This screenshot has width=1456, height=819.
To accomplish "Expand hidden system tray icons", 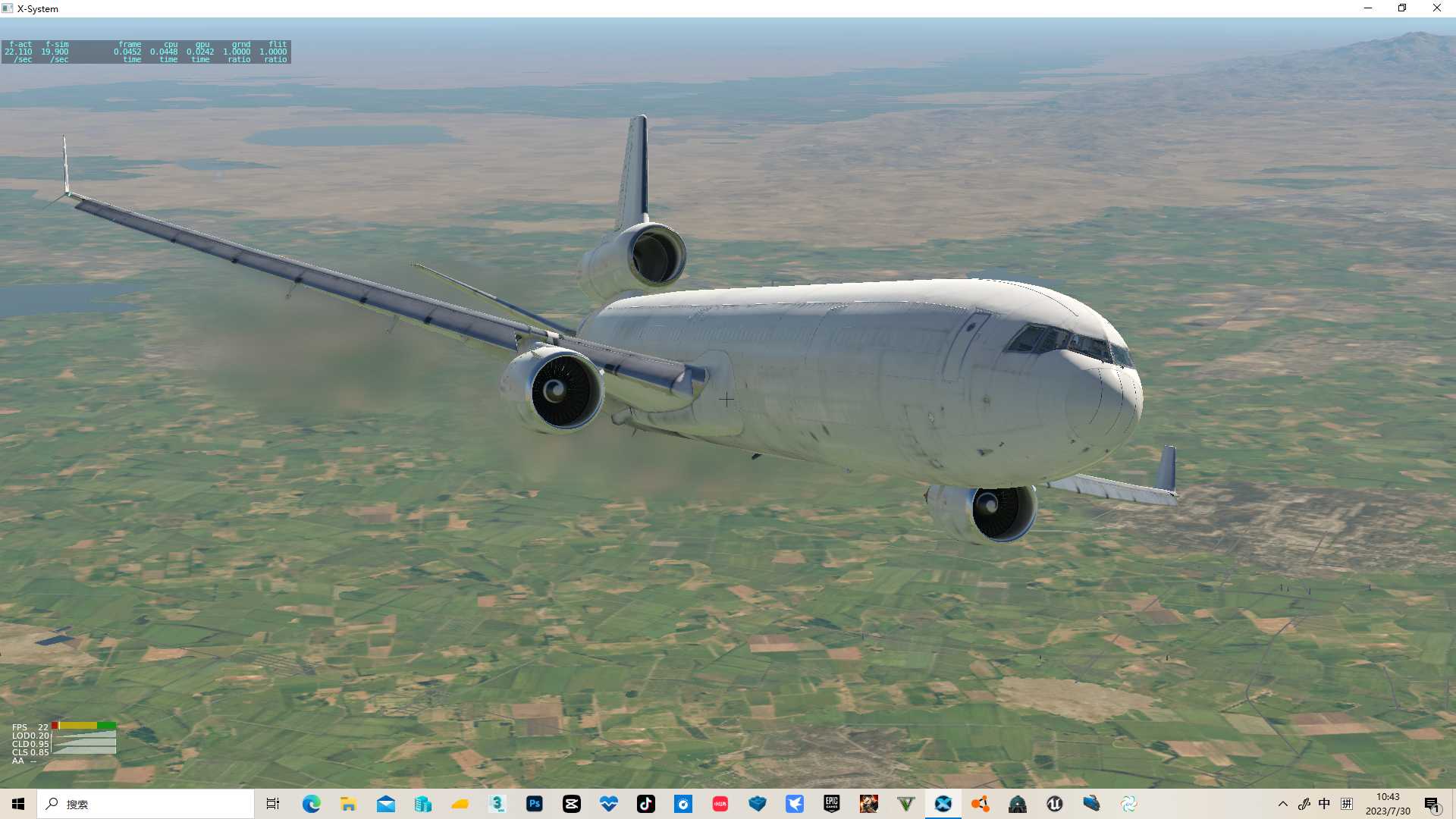I will pos(1283,804).
